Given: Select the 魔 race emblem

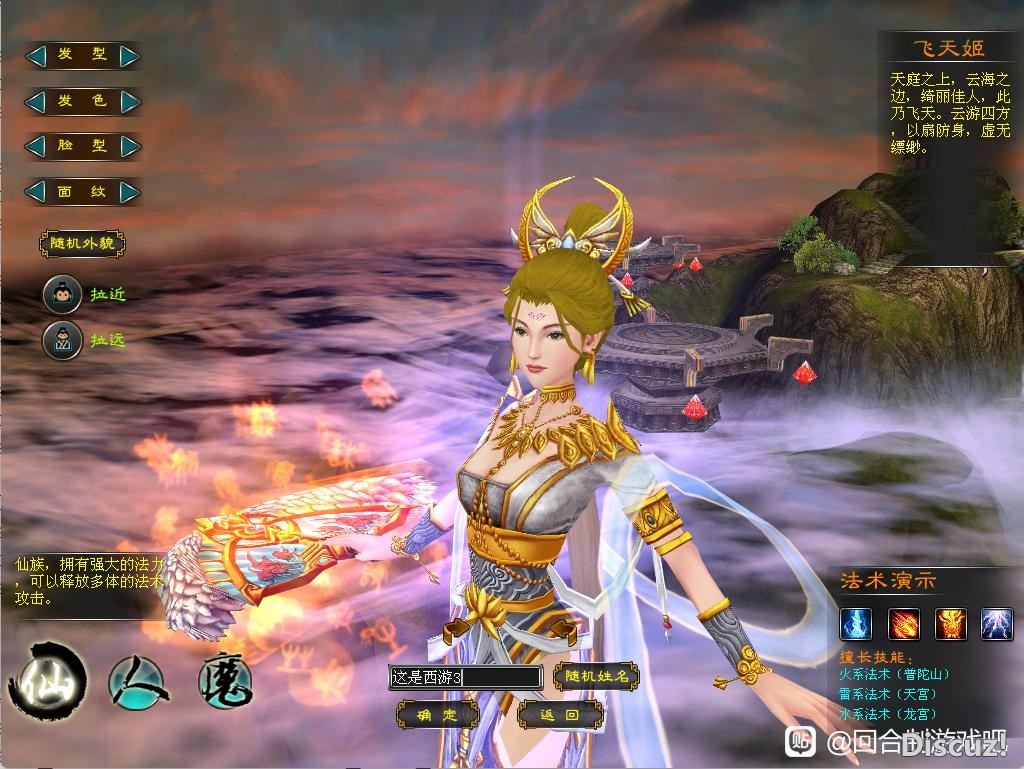Looking at the screenshot, I should click(224, 679).
